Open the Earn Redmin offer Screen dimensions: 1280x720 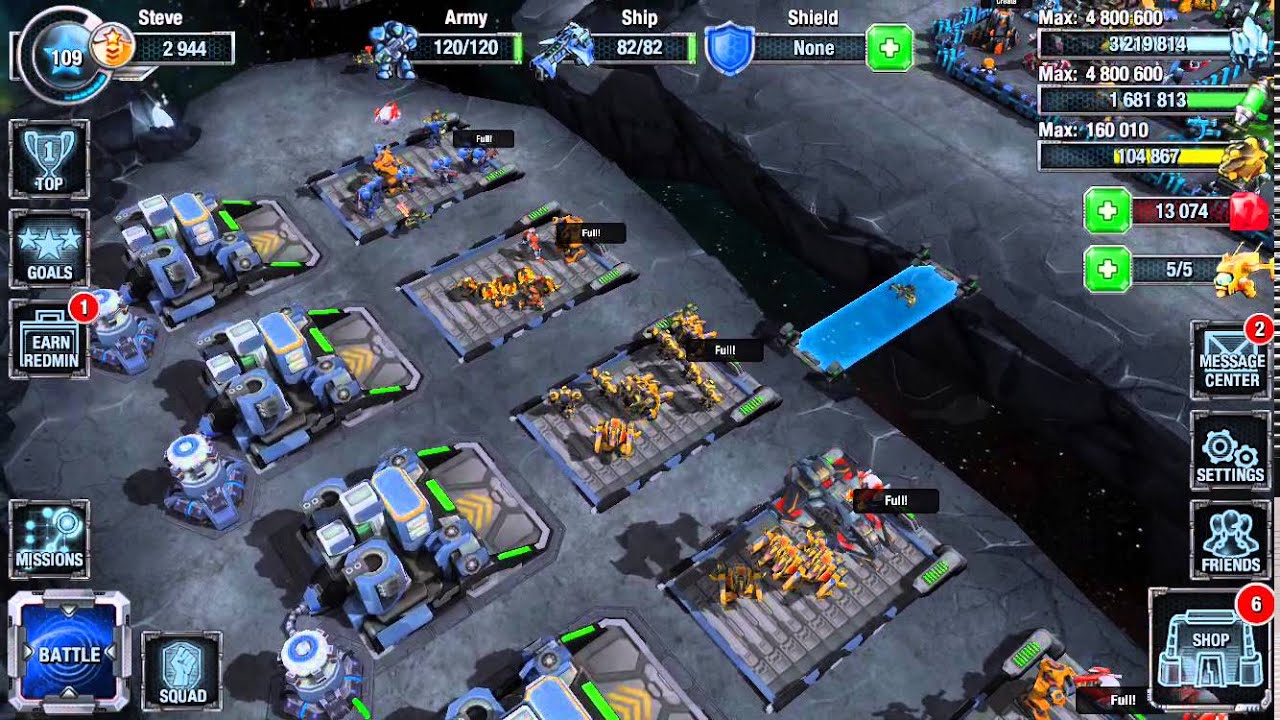(49, 339)
